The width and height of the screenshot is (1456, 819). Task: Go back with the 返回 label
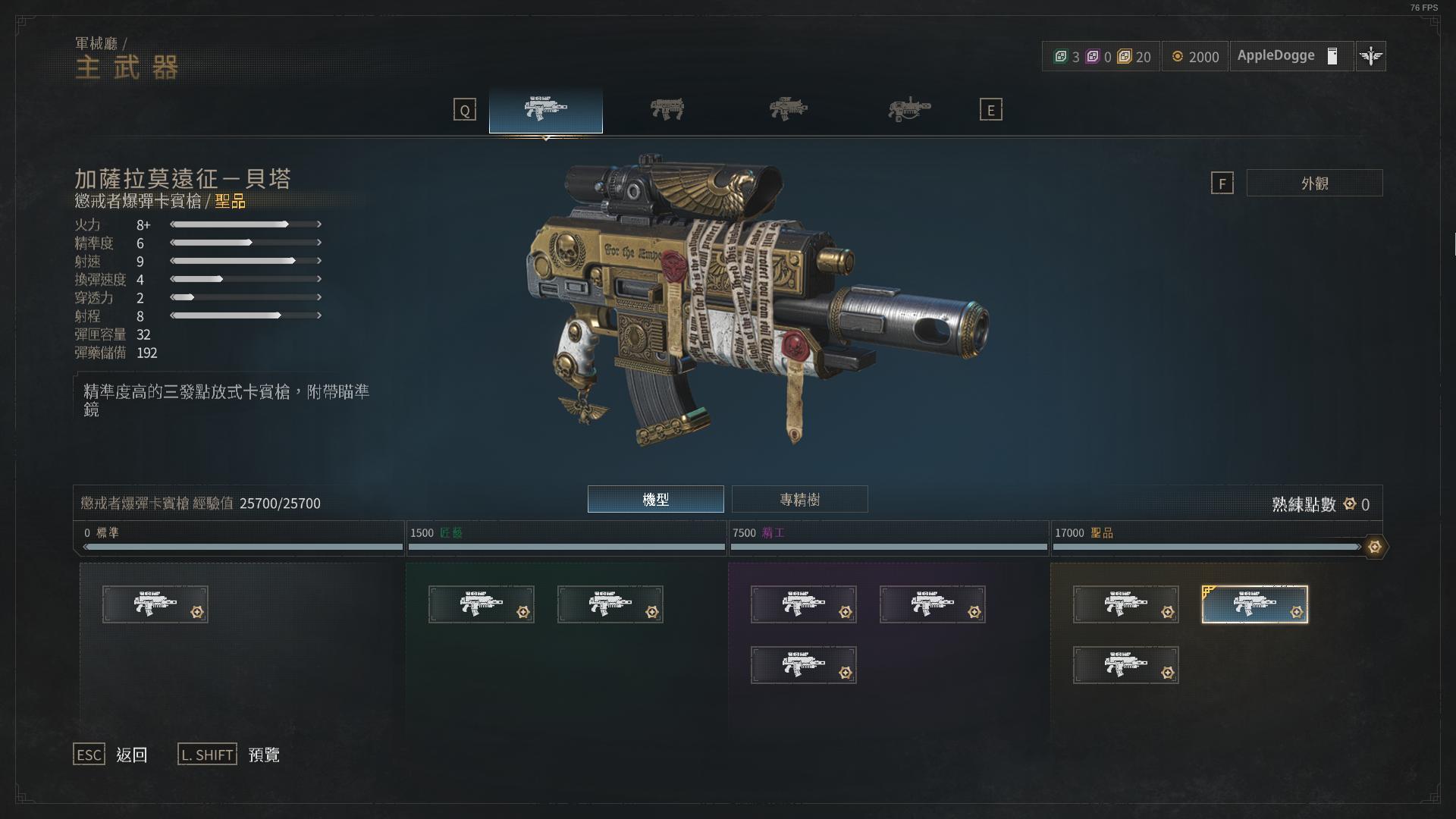(x=131, y=755)
